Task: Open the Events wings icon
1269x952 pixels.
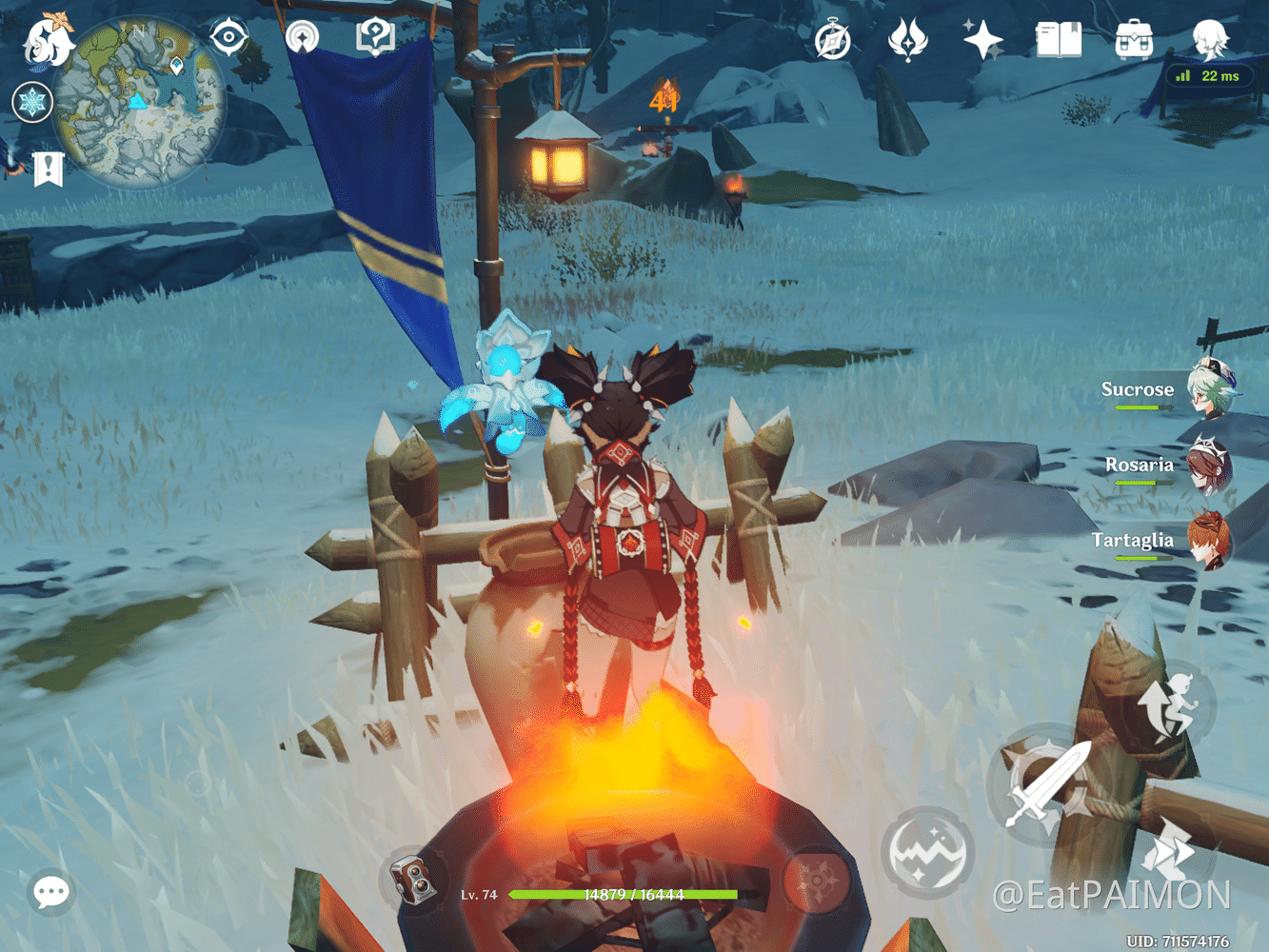Action: 909,40
